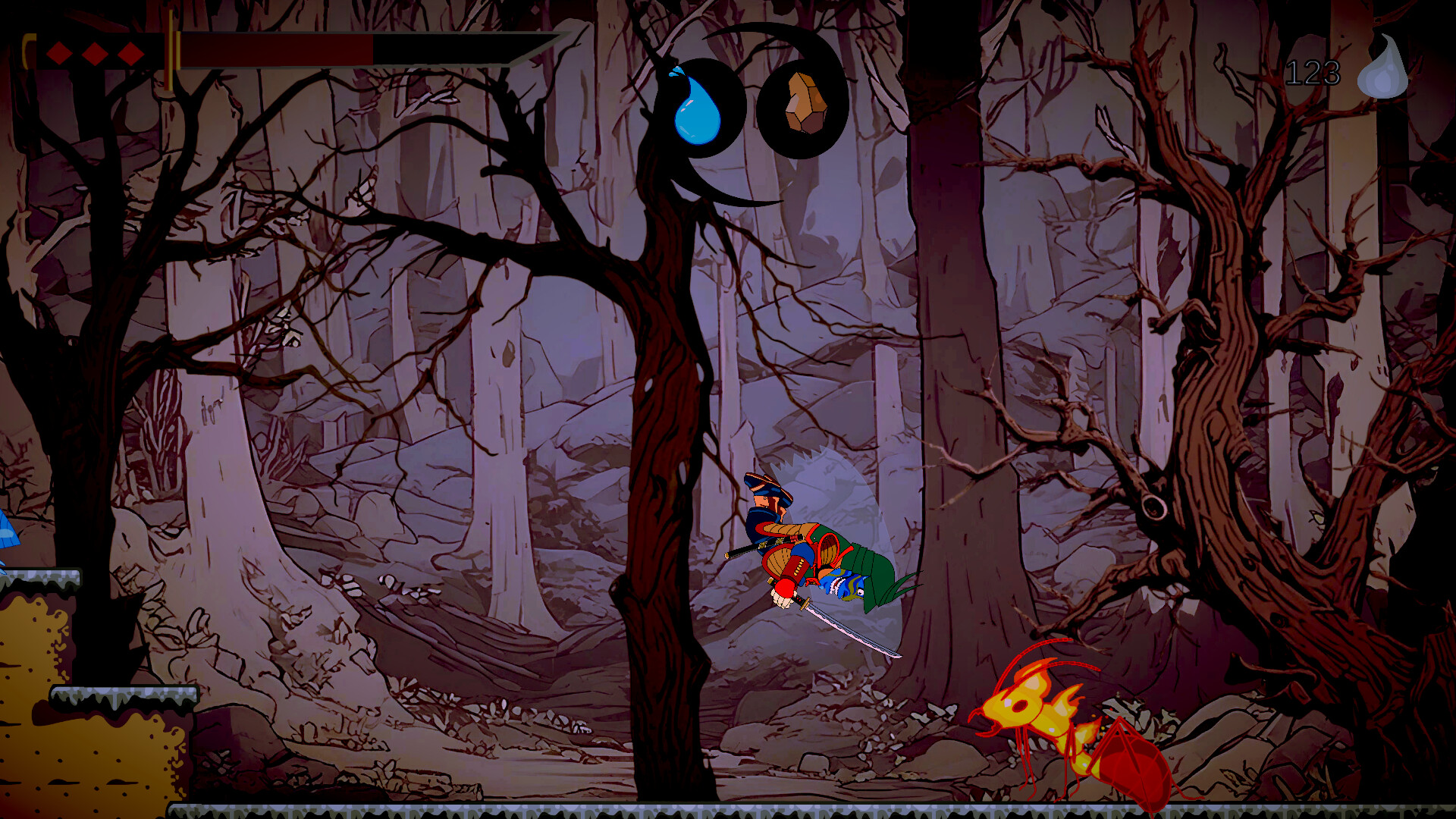Click the first red diamond charge icon
This screenshot has width=1456, height=819.
[x=58, y=55]
